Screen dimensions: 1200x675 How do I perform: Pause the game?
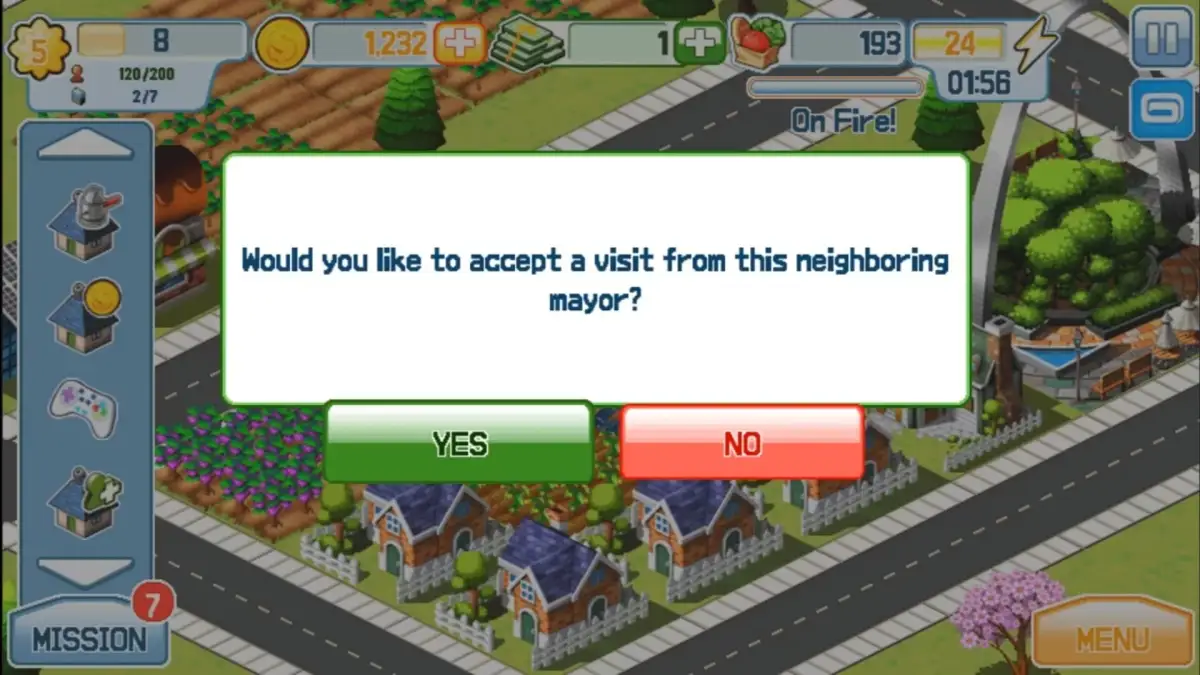coord(1160,40)
